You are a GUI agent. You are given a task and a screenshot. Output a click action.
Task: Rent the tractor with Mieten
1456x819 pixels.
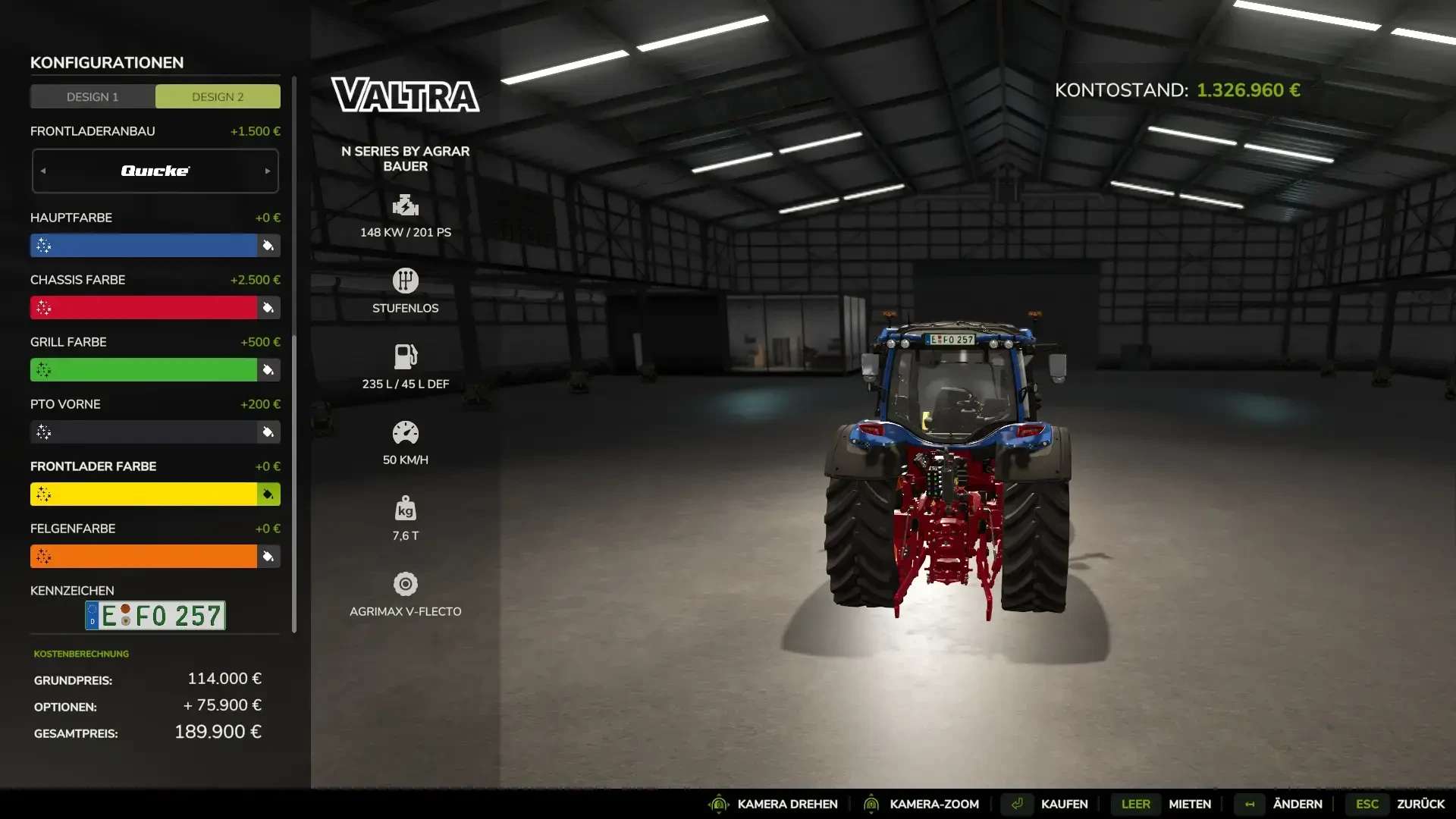click(1189, 804)
